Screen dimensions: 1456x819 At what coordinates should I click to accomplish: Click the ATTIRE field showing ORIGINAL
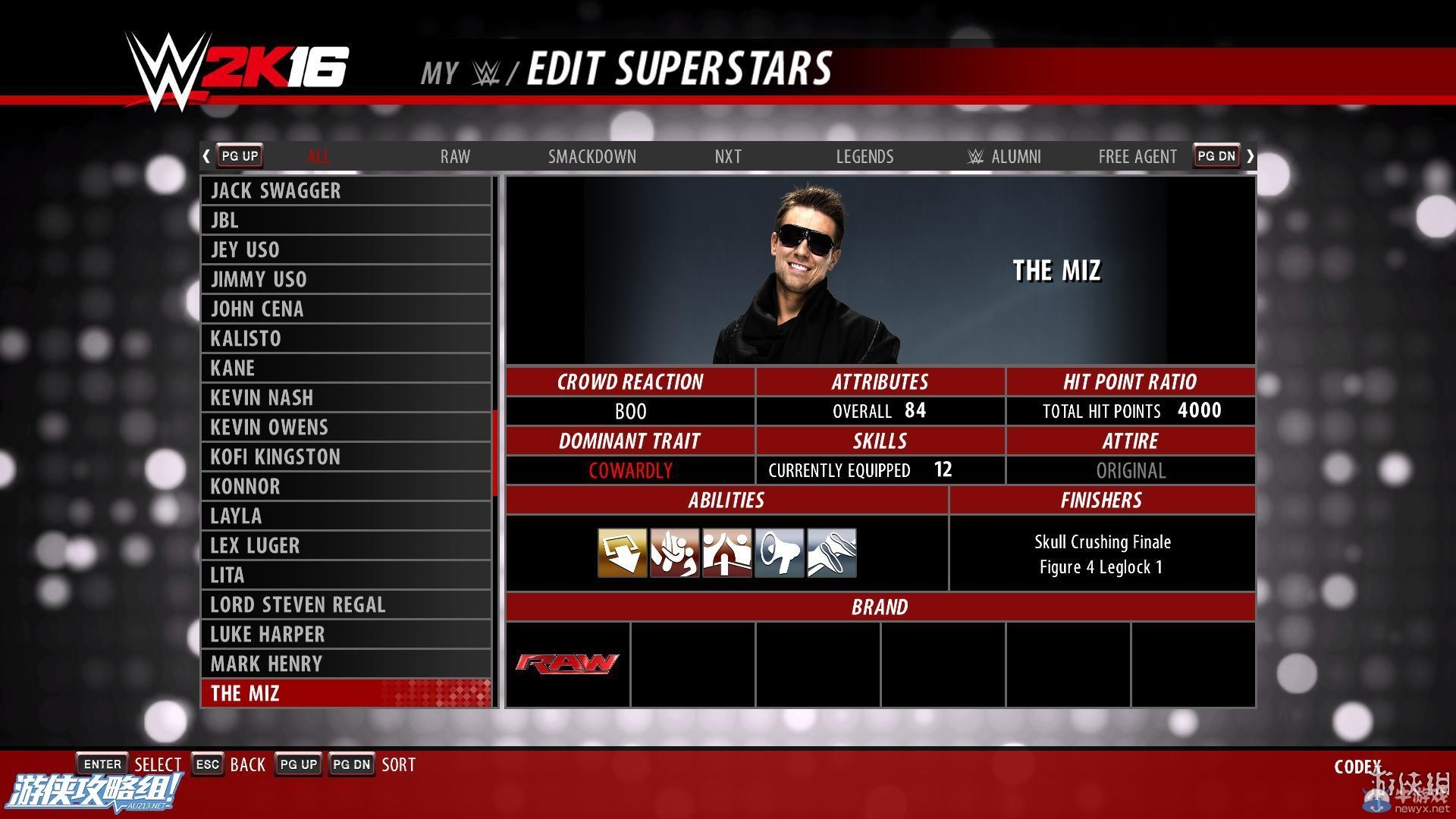pos(1131,470)
